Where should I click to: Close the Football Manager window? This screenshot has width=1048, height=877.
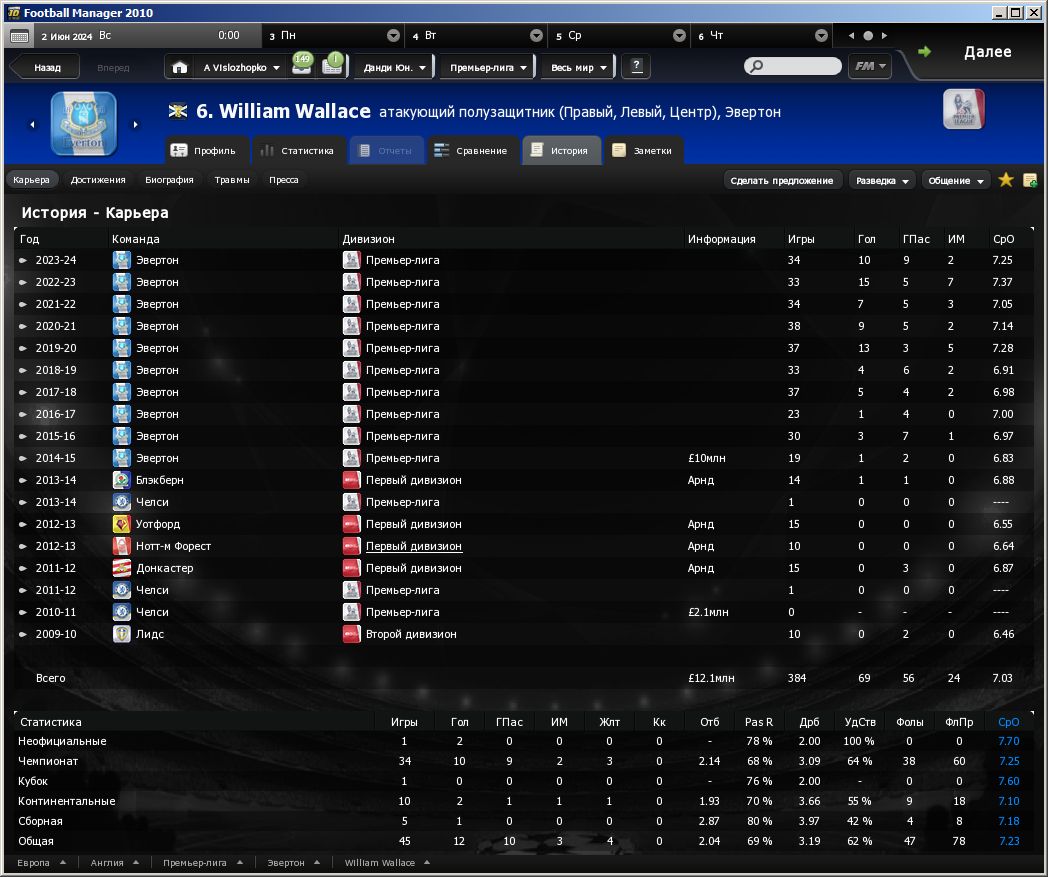tap(1034, 12)
